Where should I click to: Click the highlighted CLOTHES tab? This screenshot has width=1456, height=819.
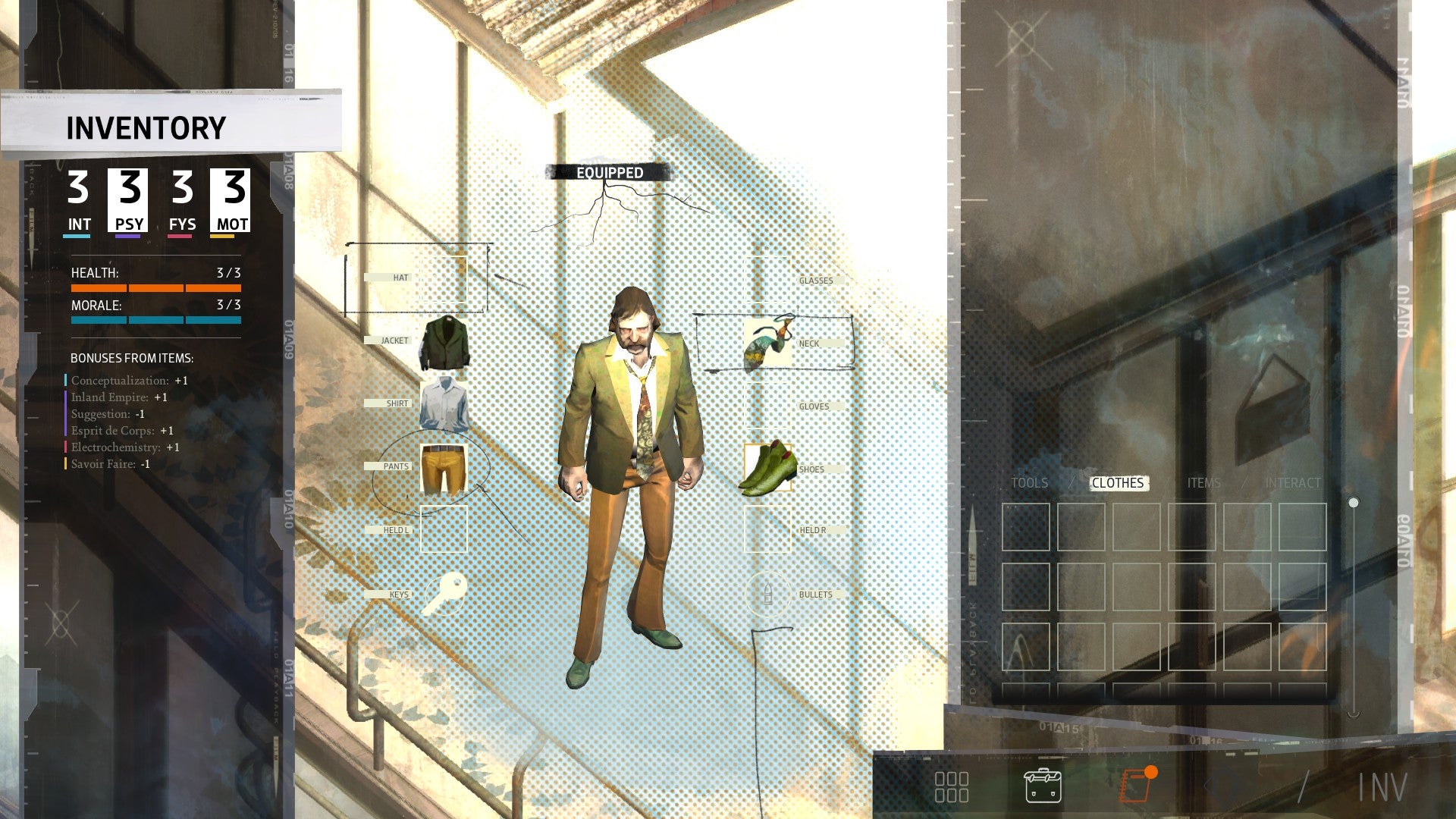[x=1118, y=483]
